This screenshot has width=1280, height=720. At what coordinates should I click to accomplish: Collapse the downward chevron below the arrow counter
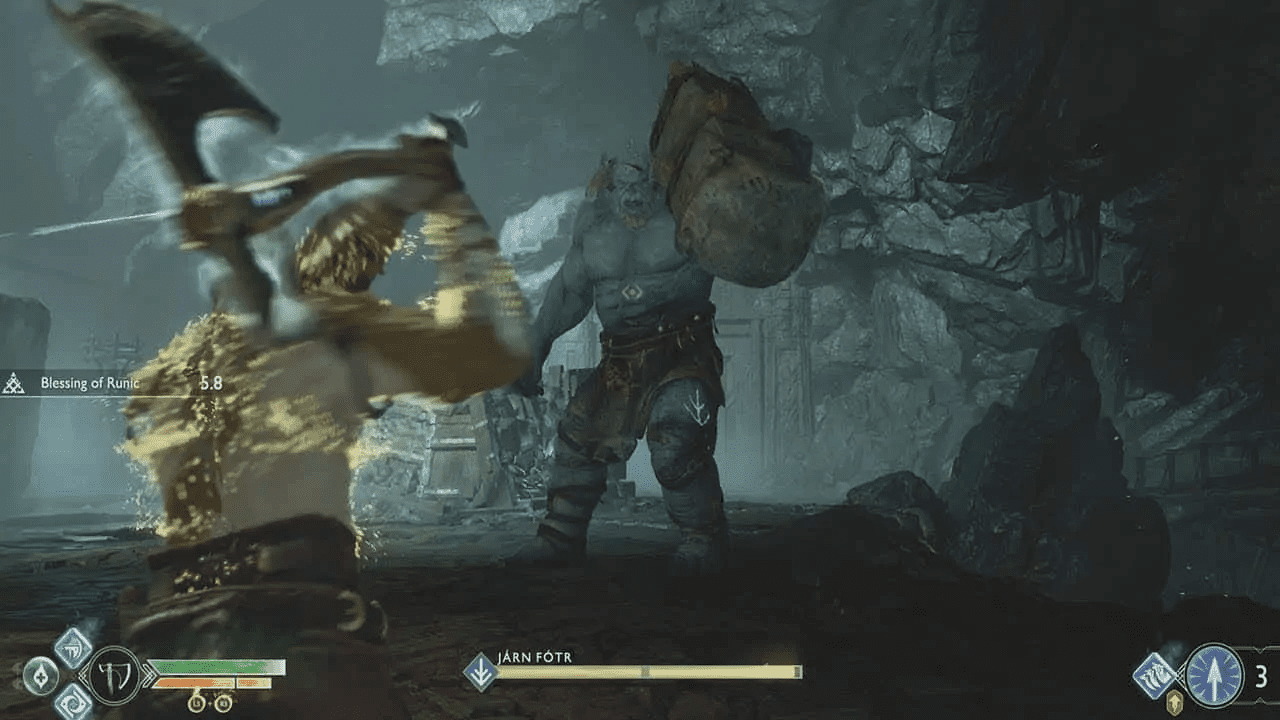[1259, 700]
